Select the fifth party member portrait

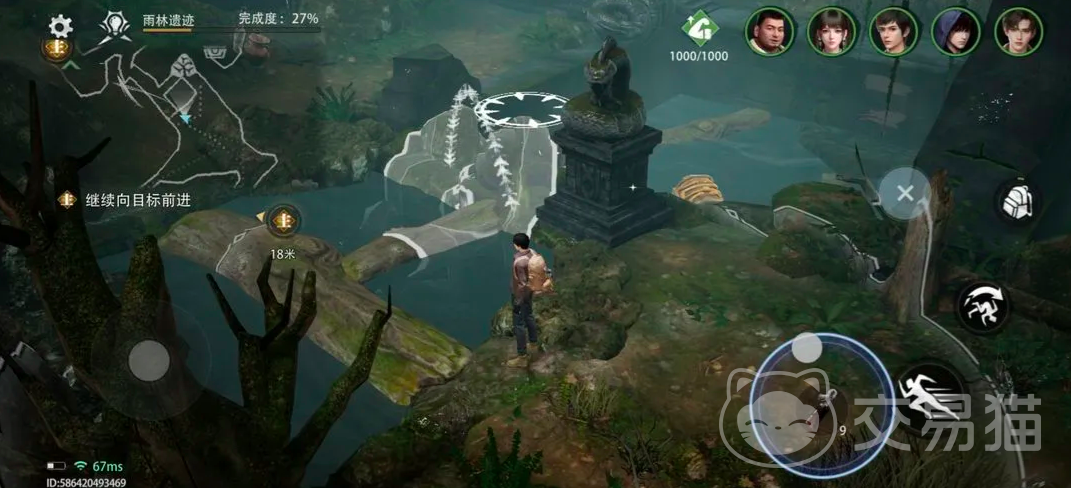click(1018, 31)
